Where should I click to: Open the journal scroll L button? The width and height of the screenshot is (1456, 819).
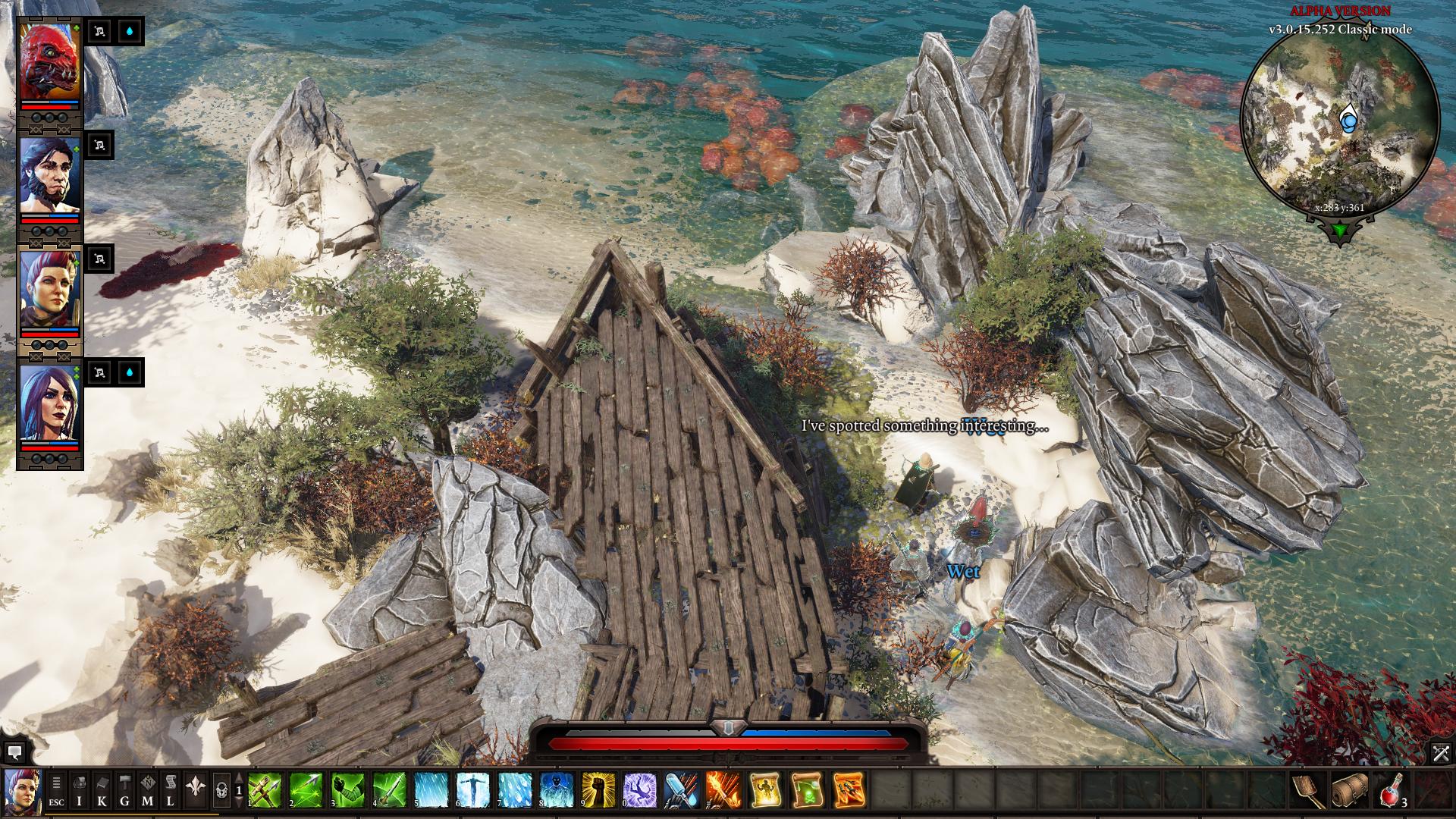pos(171,790)
